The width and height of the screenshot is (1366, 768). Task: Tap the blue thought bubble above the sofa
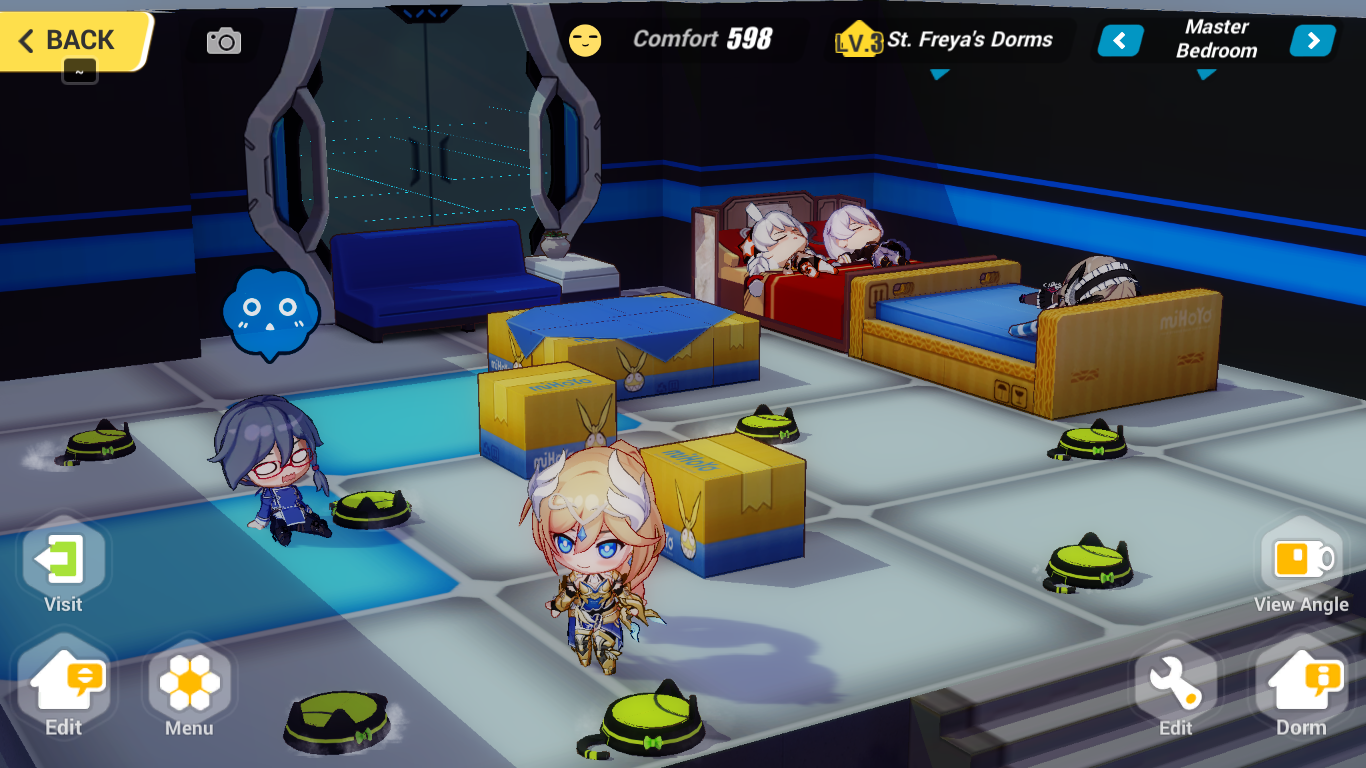click(272, 312)
